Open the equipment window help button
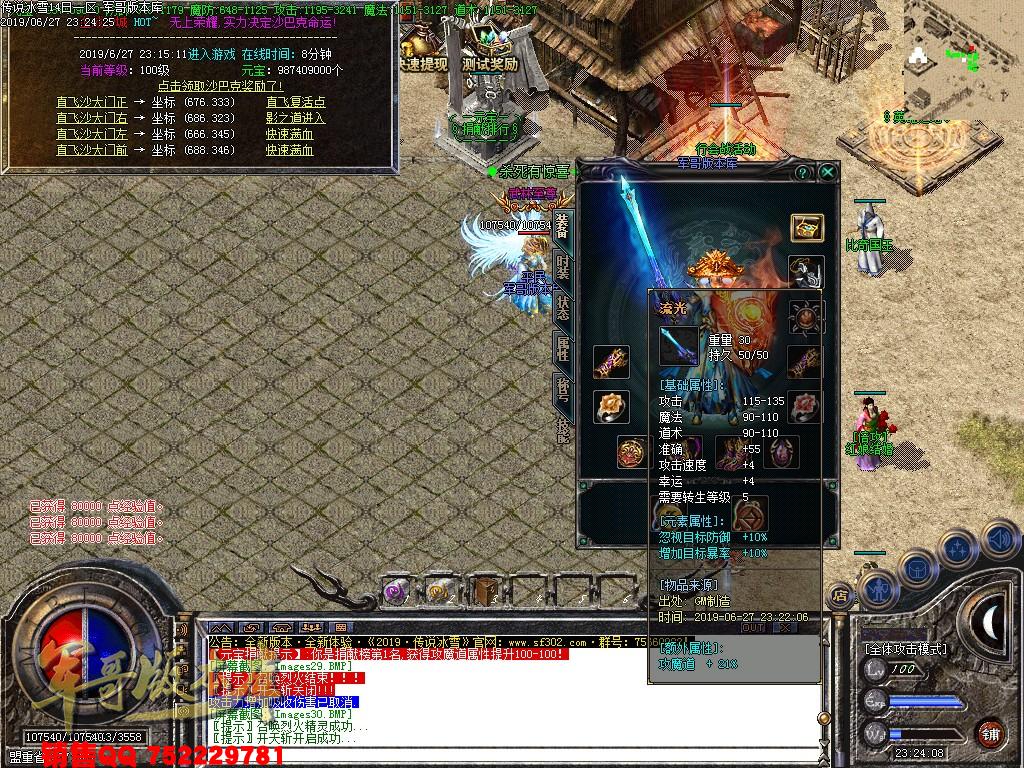 click(802, 173)
